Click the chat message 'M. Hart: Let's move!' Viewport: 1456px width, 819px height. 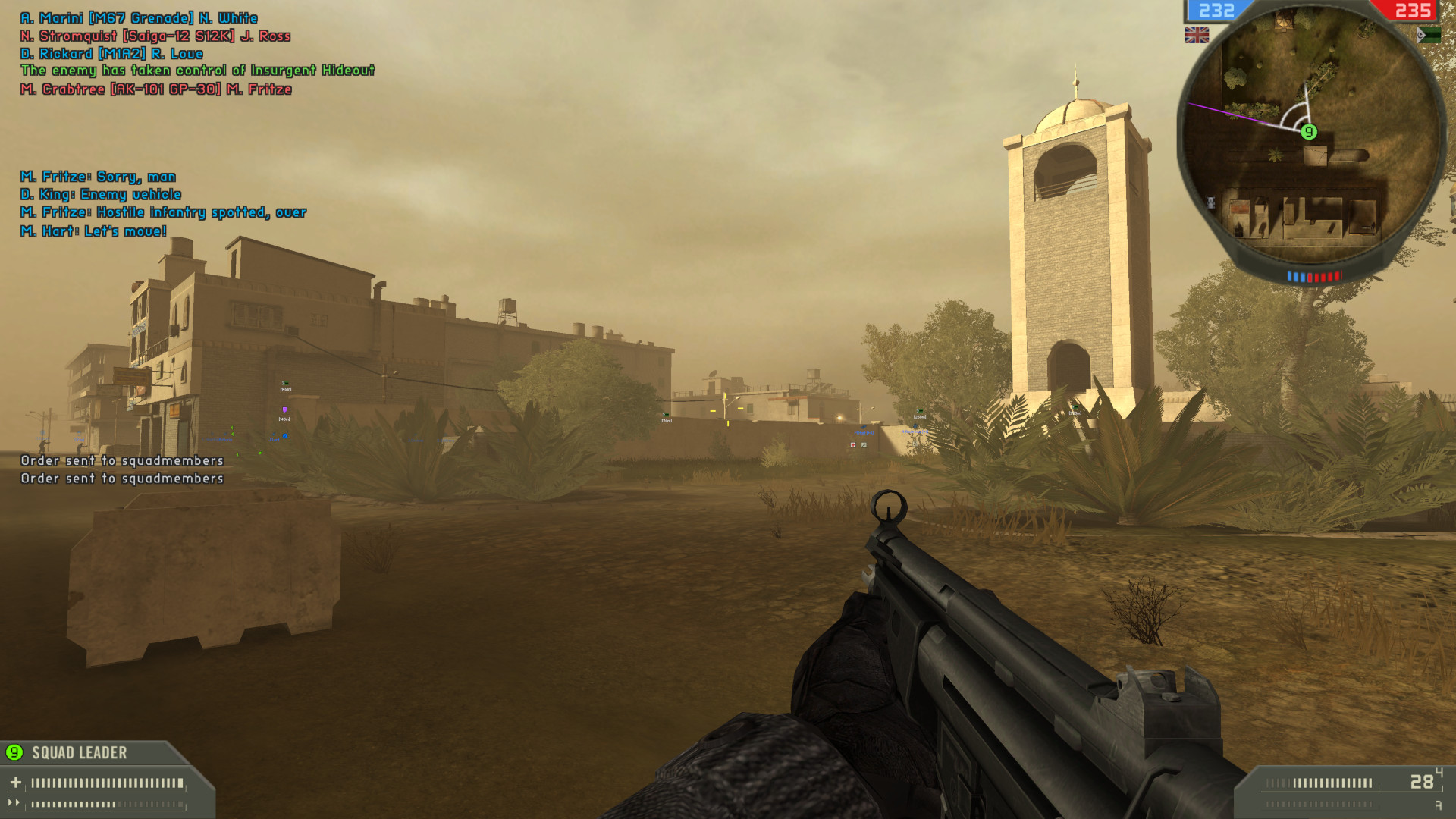[93, 231]
